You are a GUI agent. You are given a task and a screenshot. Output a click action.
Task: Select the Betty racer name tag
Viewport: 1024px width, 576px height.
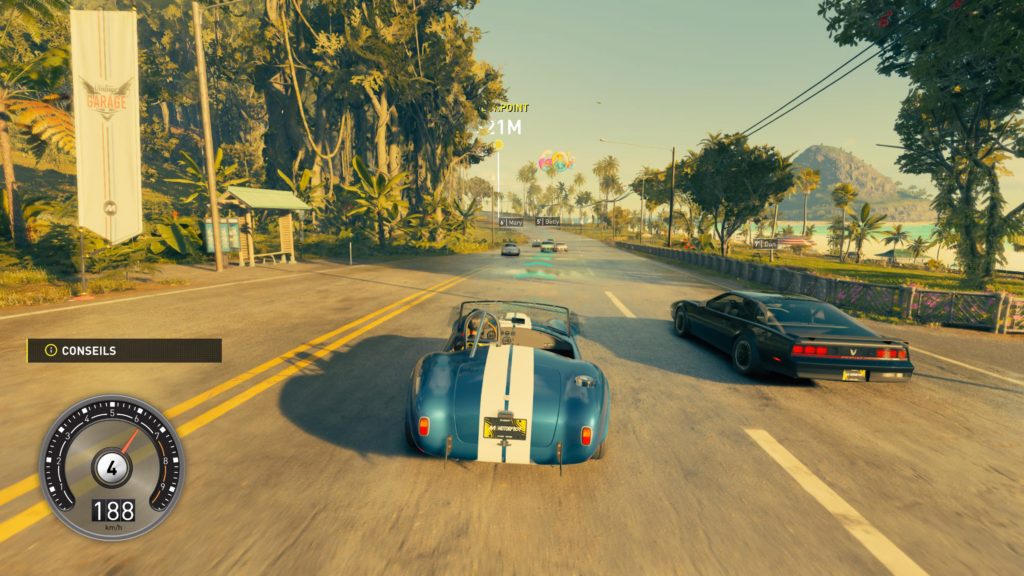point(547,221)
